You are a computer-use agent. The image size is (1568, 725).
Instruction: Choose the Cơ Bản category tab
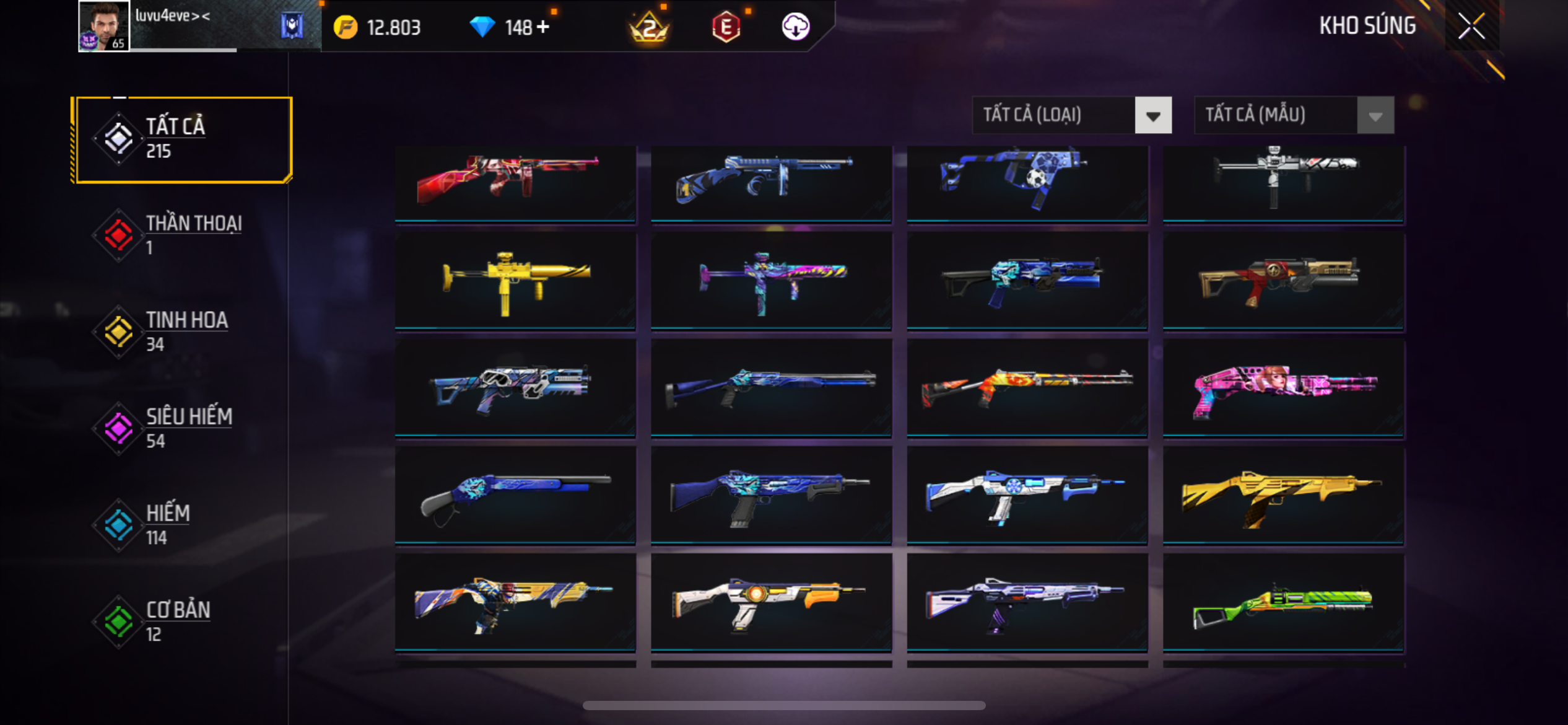(180, 622)
